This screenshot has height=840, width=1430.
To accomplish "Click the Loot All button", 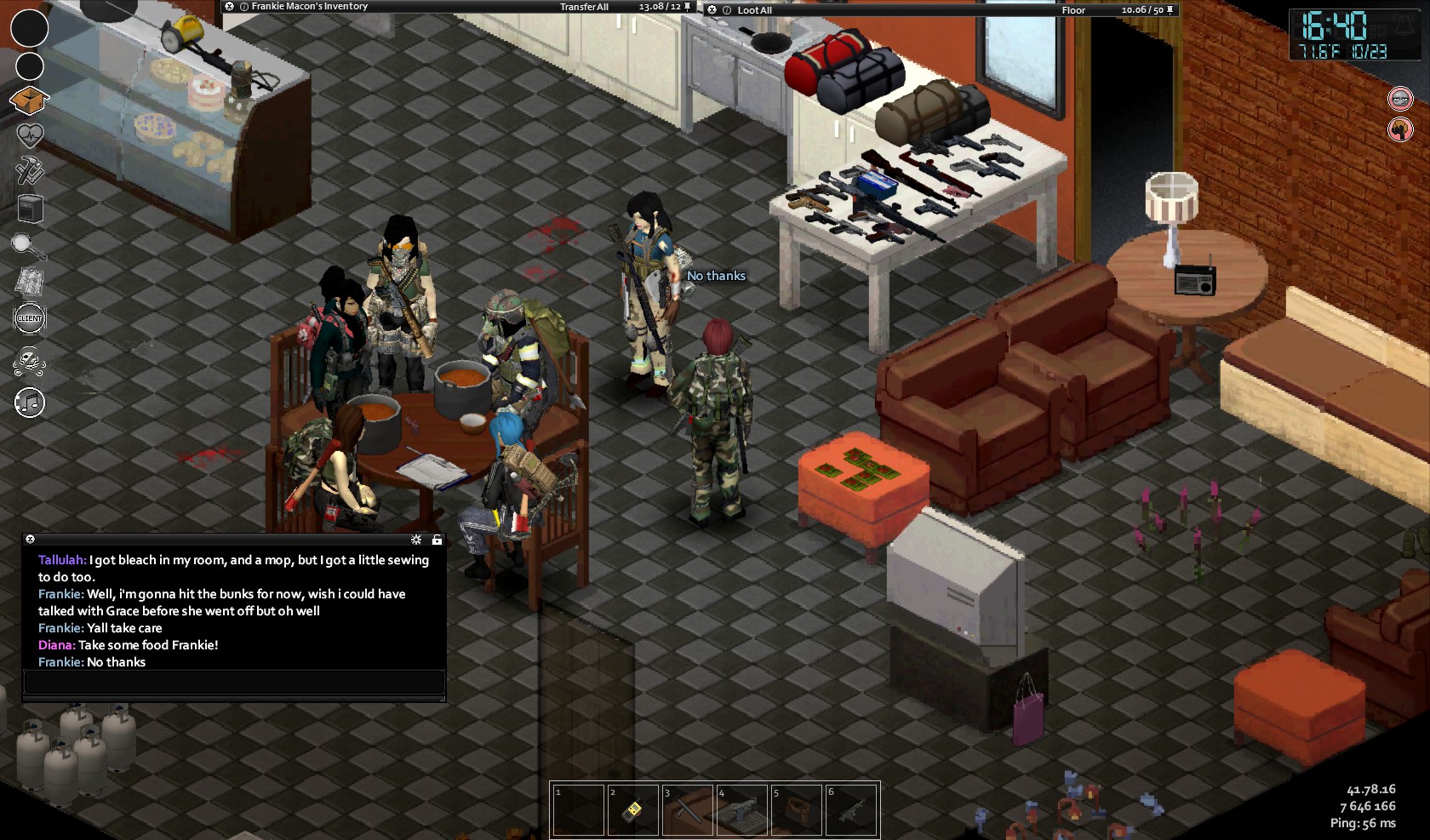I will 754,10.
